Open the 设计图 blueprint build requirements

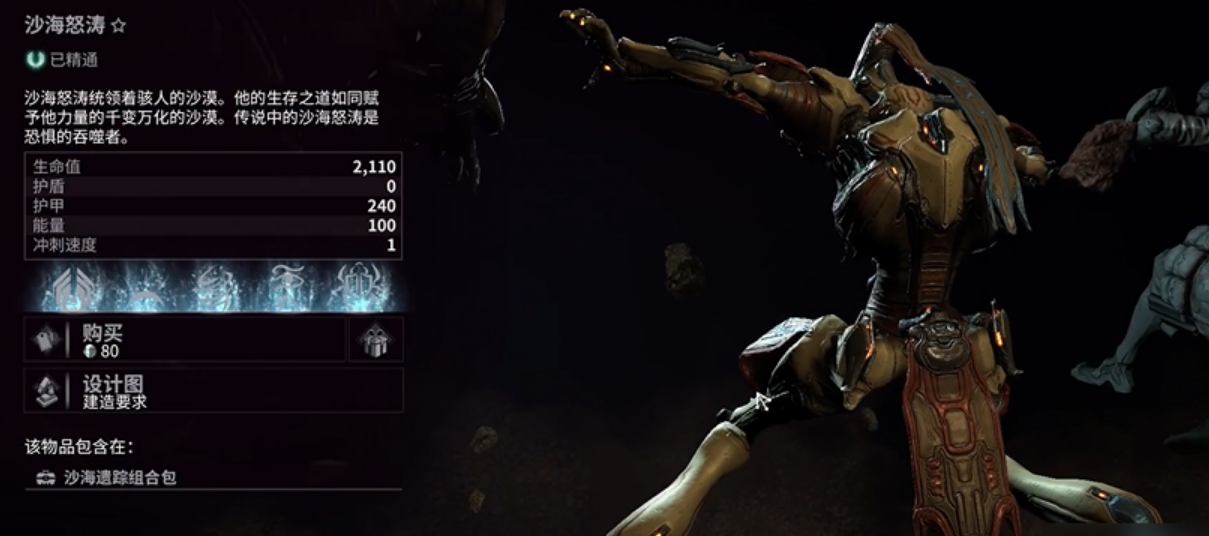click(x=213, y=390)
